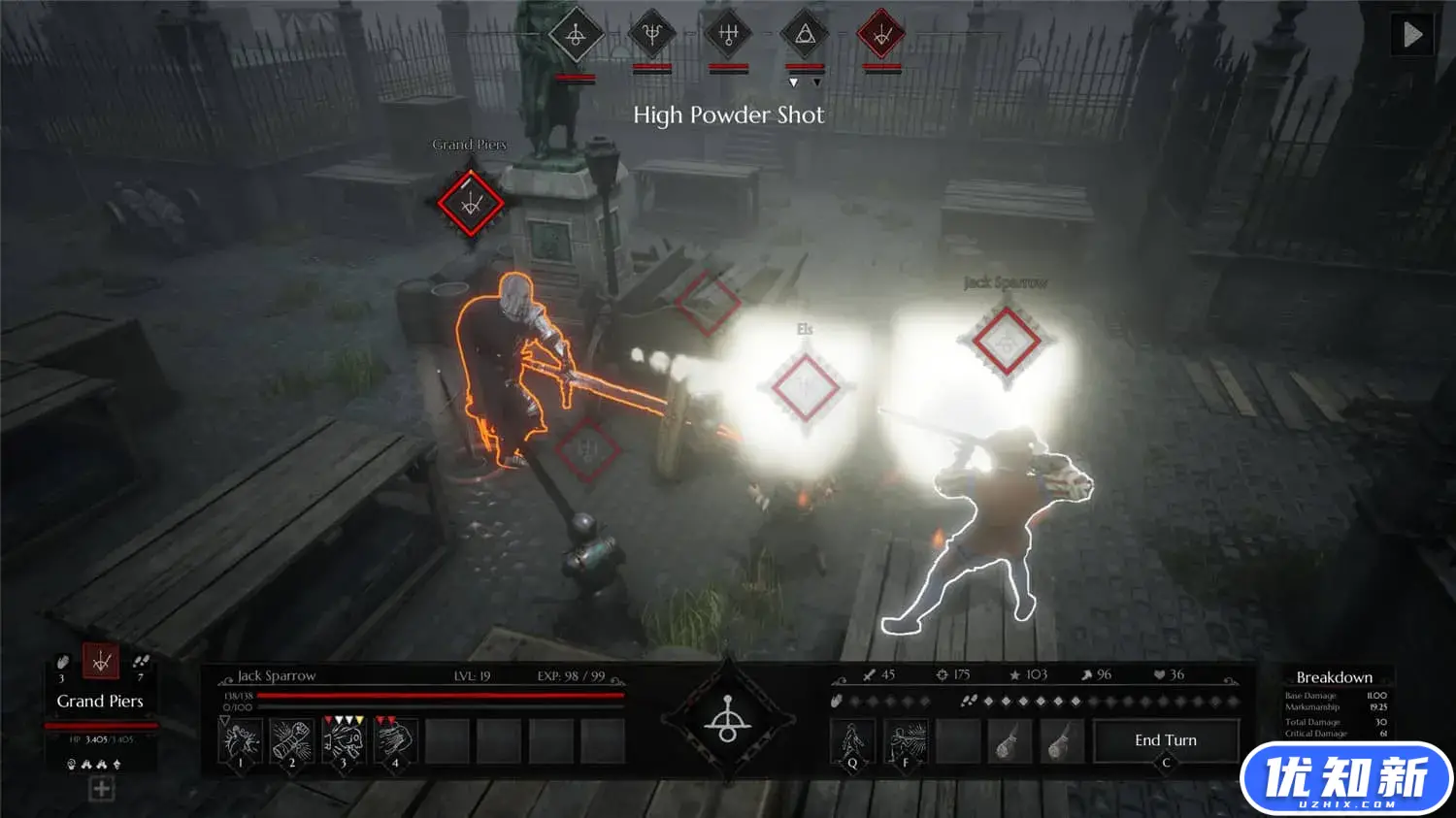Screen dimensions: 1456x818
Task: Click the red Grand Piers portrait sigil
Action: pyautogui.click(x=101, y=662)
